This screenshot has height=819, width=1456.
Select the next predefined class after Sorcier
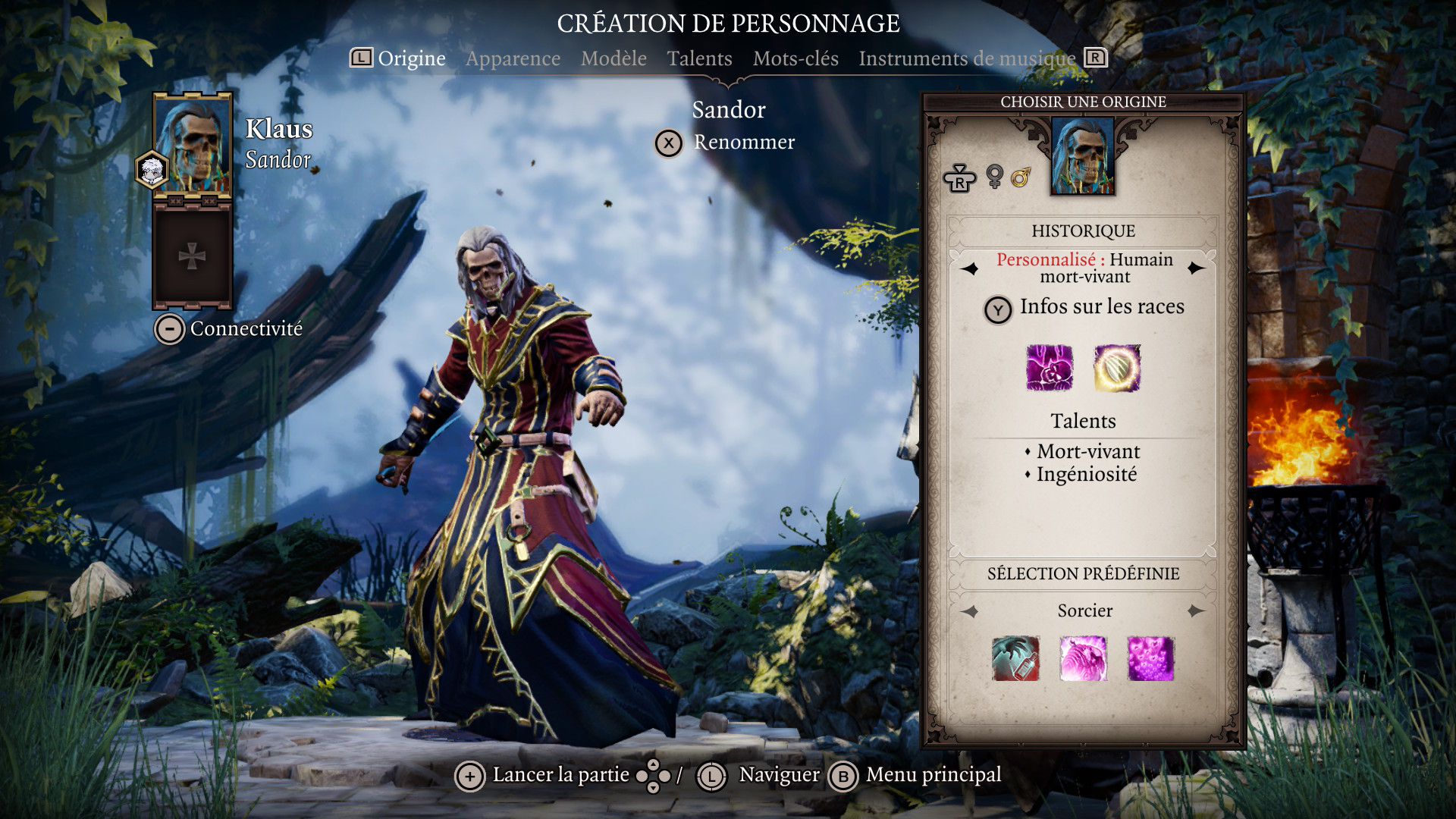pos(1197,611)
